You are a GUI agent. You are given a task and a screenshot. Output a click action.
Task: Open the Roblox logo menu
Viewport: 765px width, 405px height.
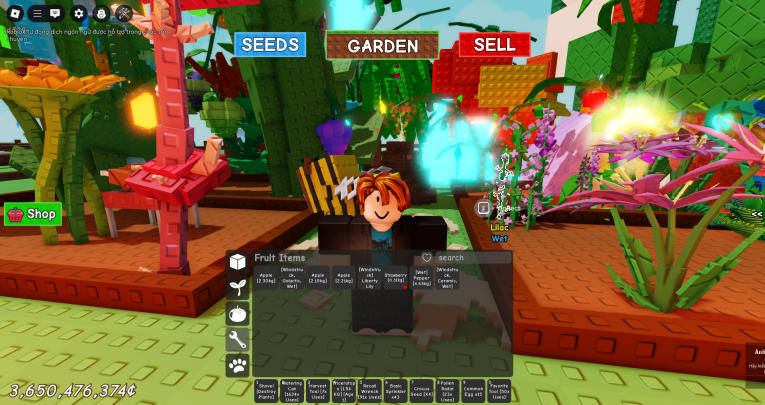click(13, 13)
